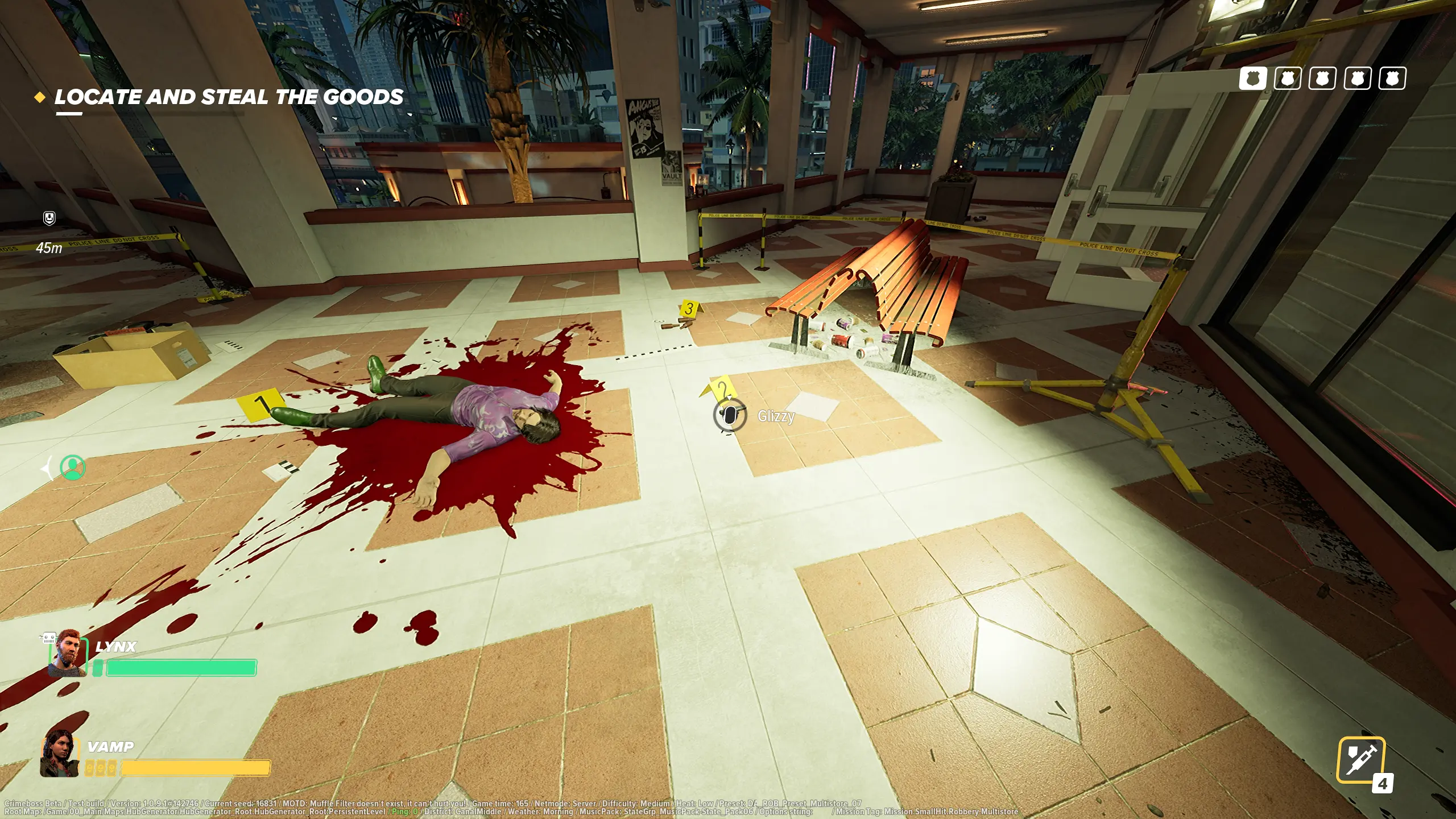The height and width of the screenshot is (819, 1456).
Task: Click Vamp's character portrait
Action: (59, 752)
